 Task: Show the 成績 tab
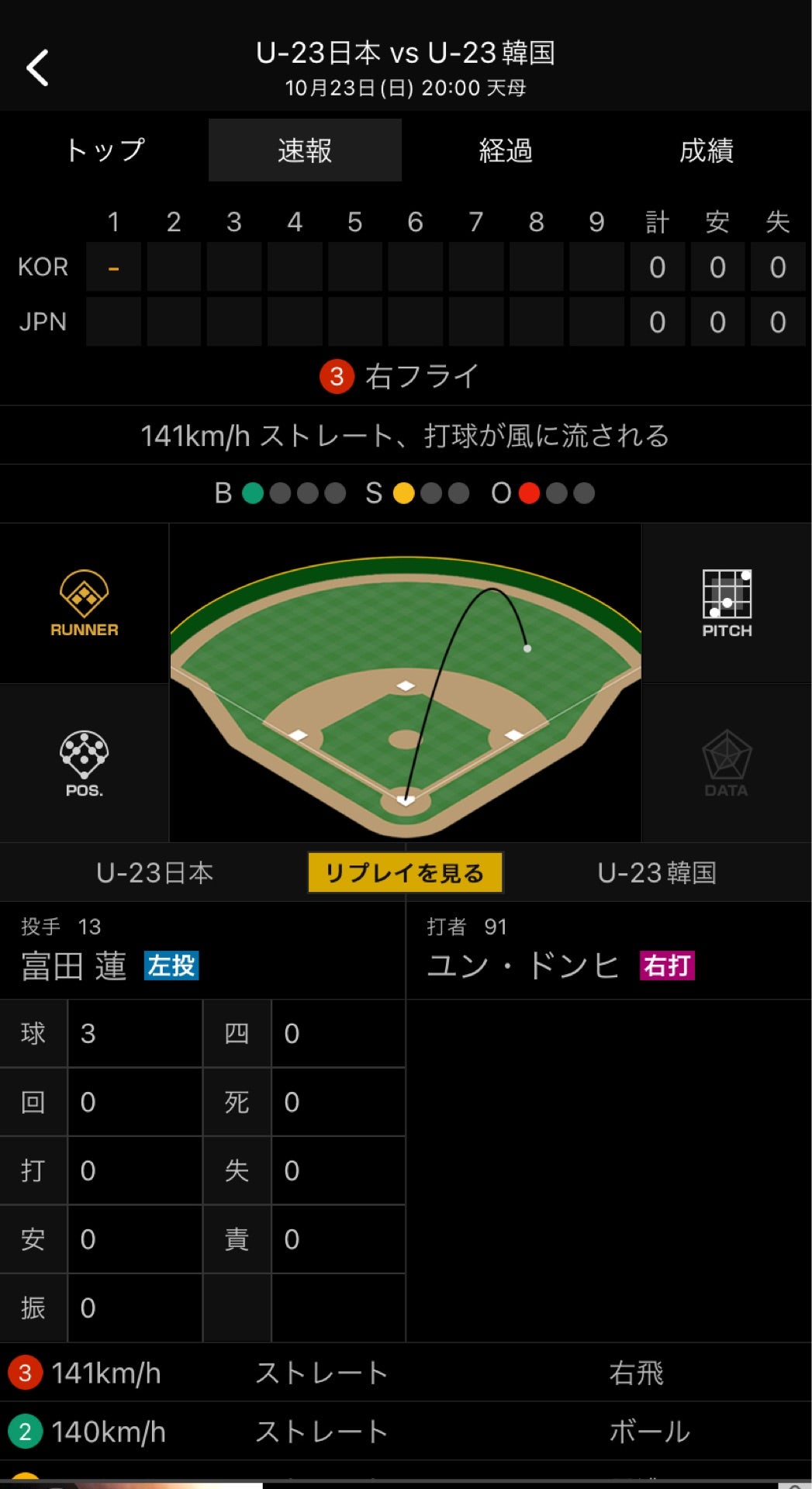[706, 150]
